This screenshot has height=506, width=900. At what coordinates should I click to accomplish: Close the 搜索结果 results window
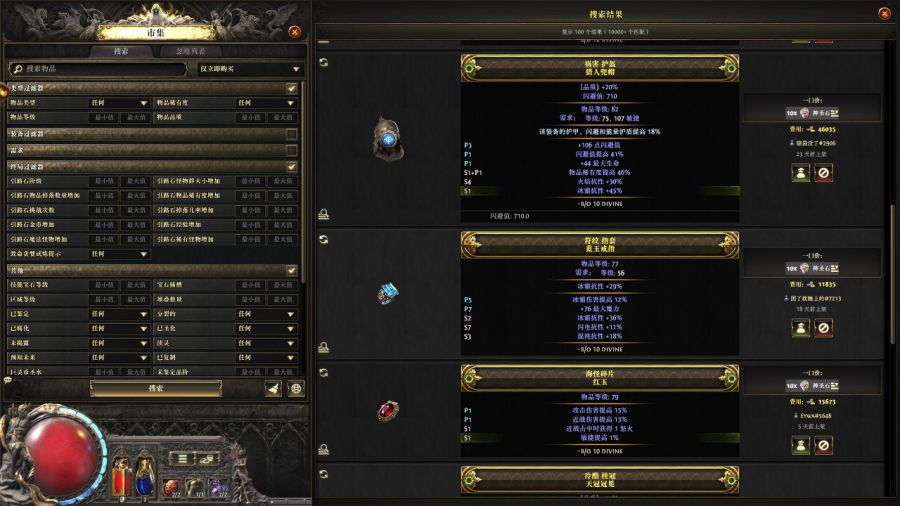pos(884,13)
